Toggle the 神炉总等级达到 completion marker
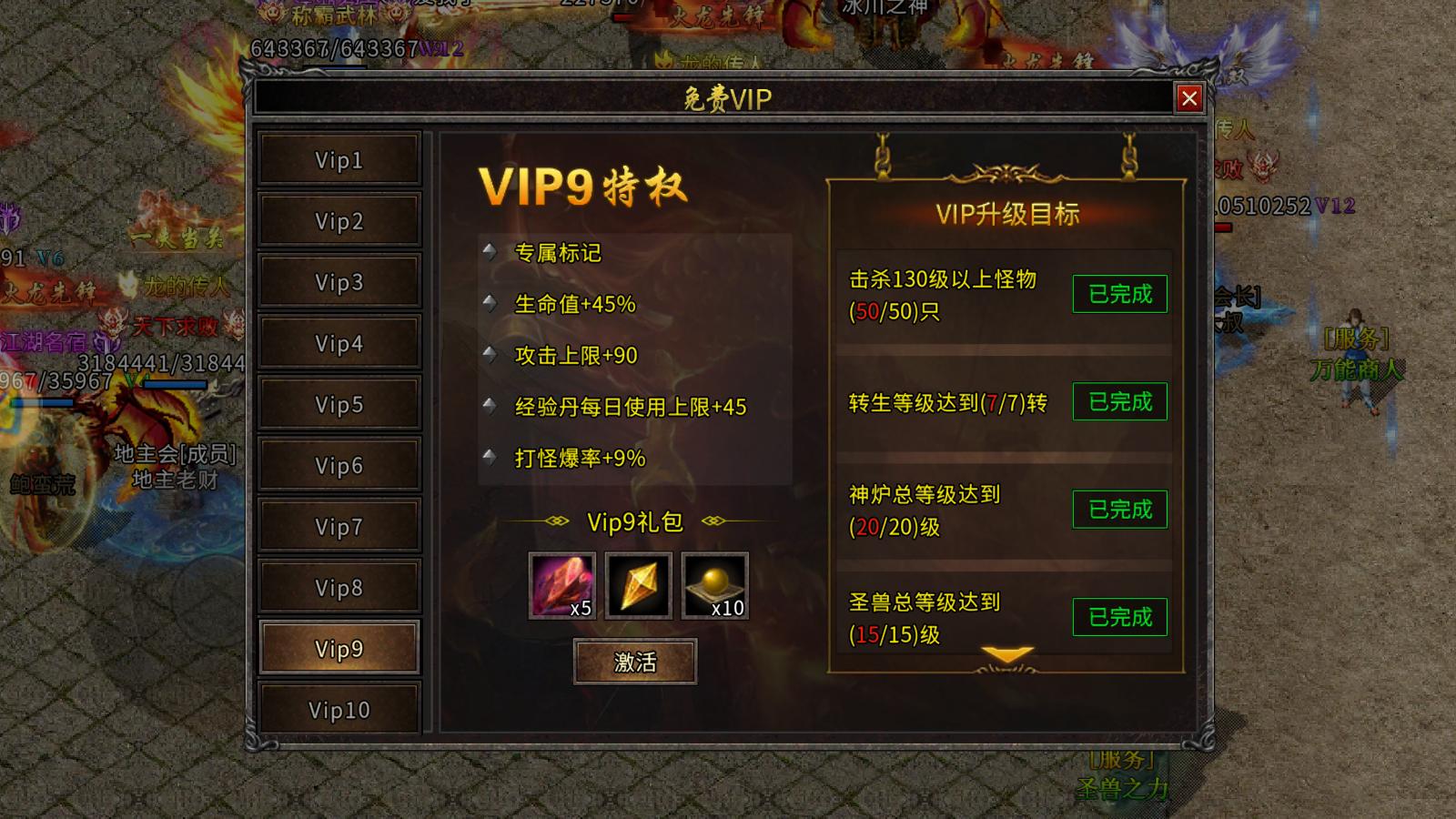The image size is (1456, 819). [x=1119, y=510]
